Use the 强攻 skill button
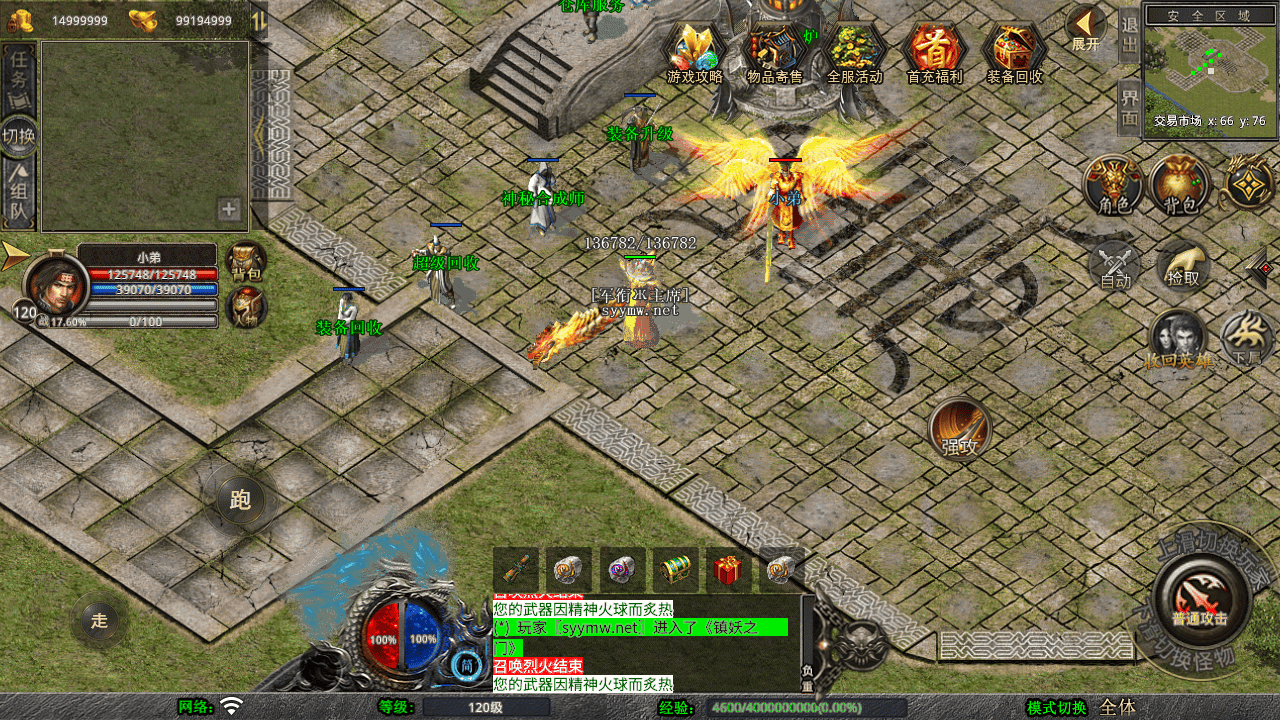This screenshot has height=720, width=1280. [x=960, y=429]
